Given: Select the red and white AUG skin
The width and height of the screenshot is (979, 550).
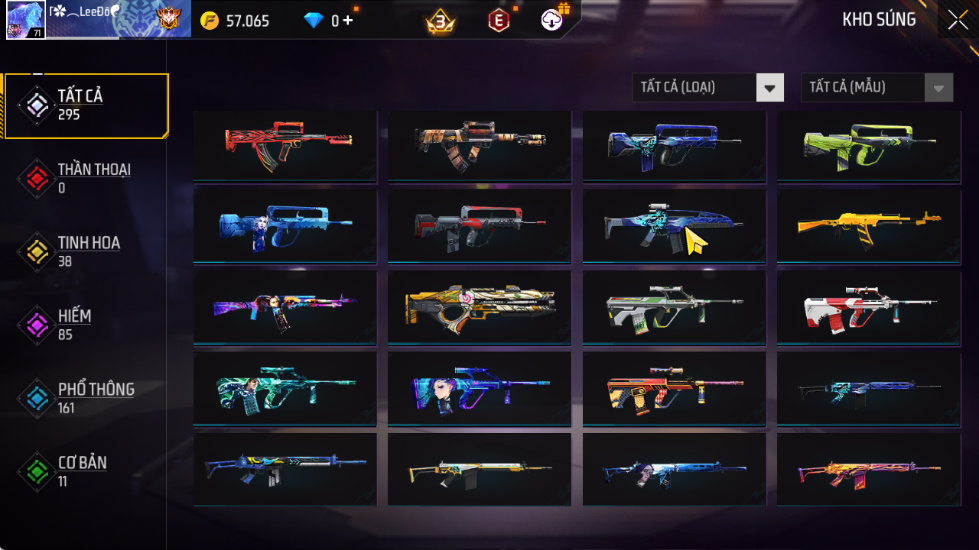Looking at the screenshot, I should [868, 307].
